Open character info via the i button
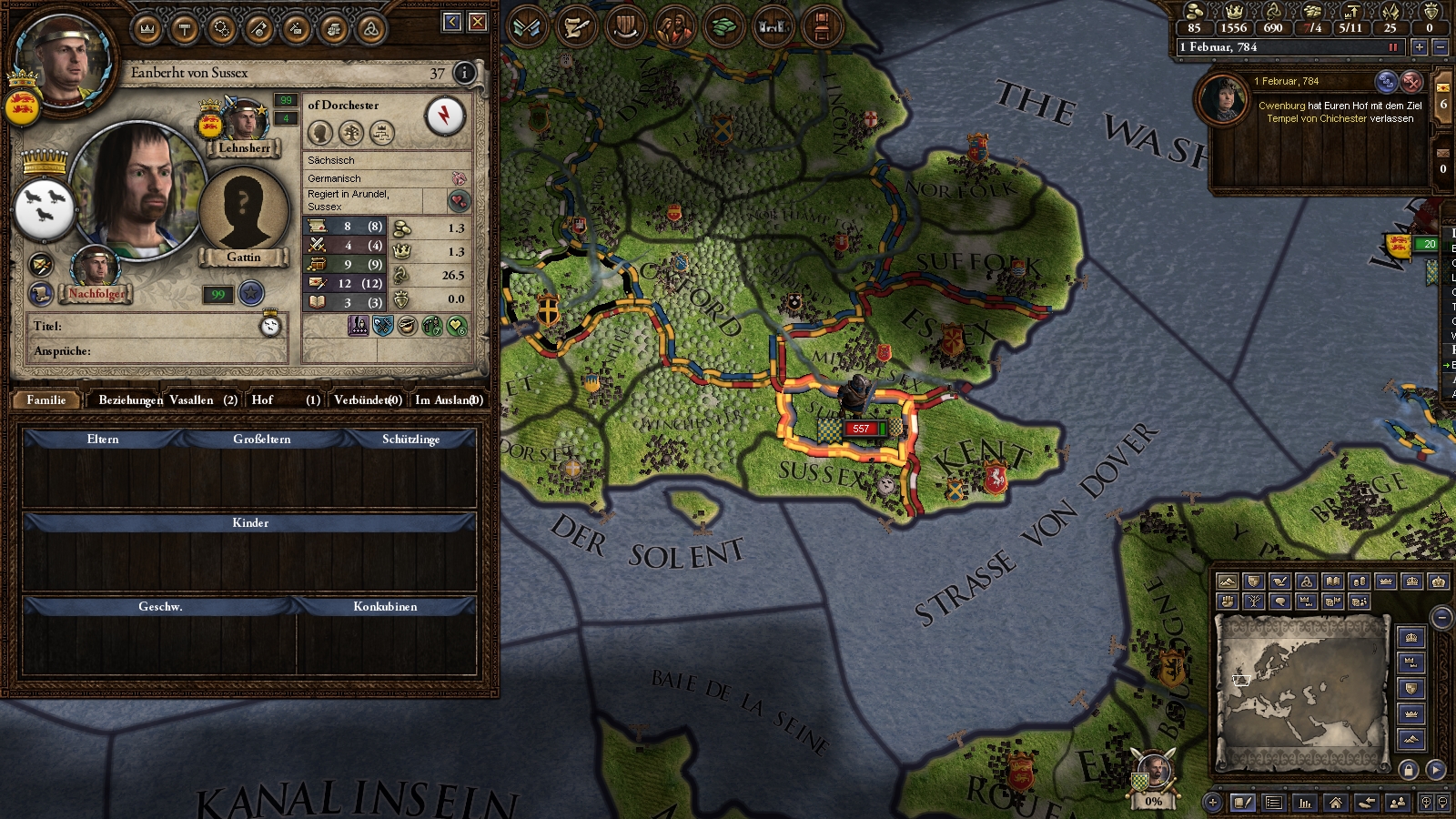1456x819 pixels. tap(464, 73)
